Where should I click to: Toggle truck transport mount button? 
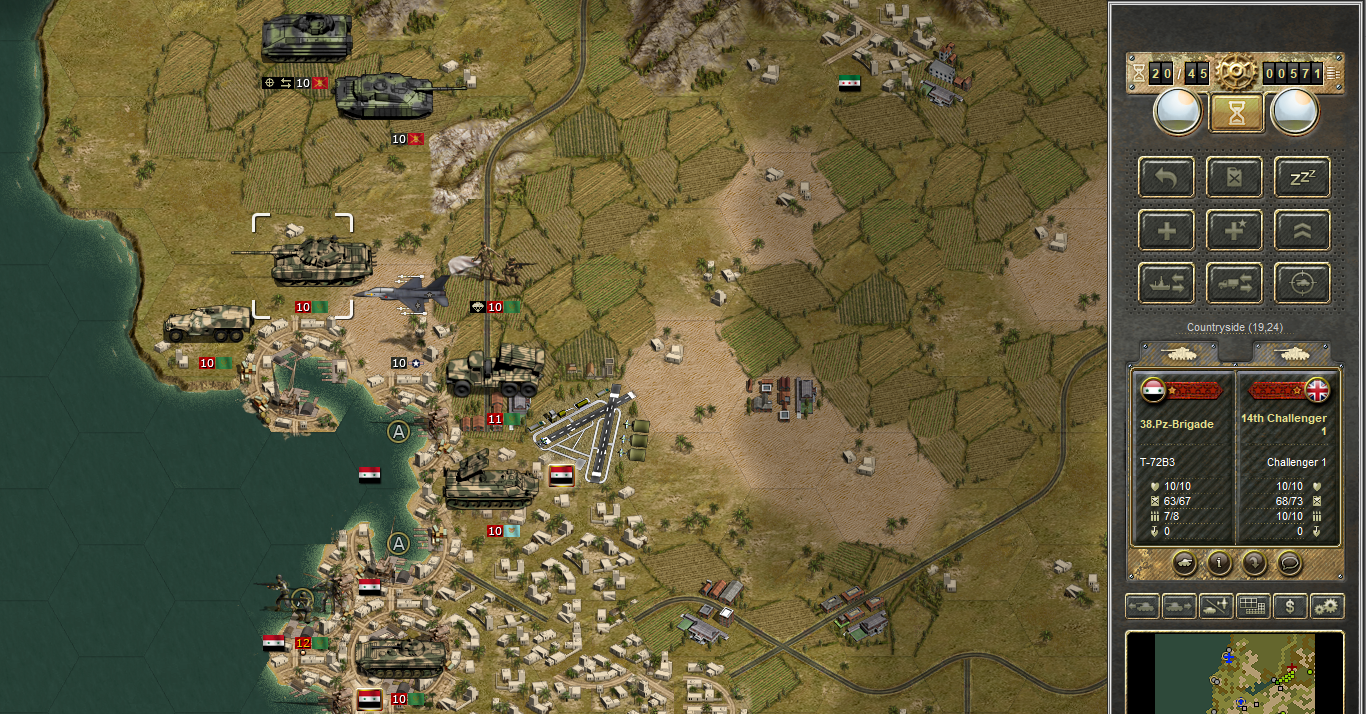click(x=1234, y=284)
